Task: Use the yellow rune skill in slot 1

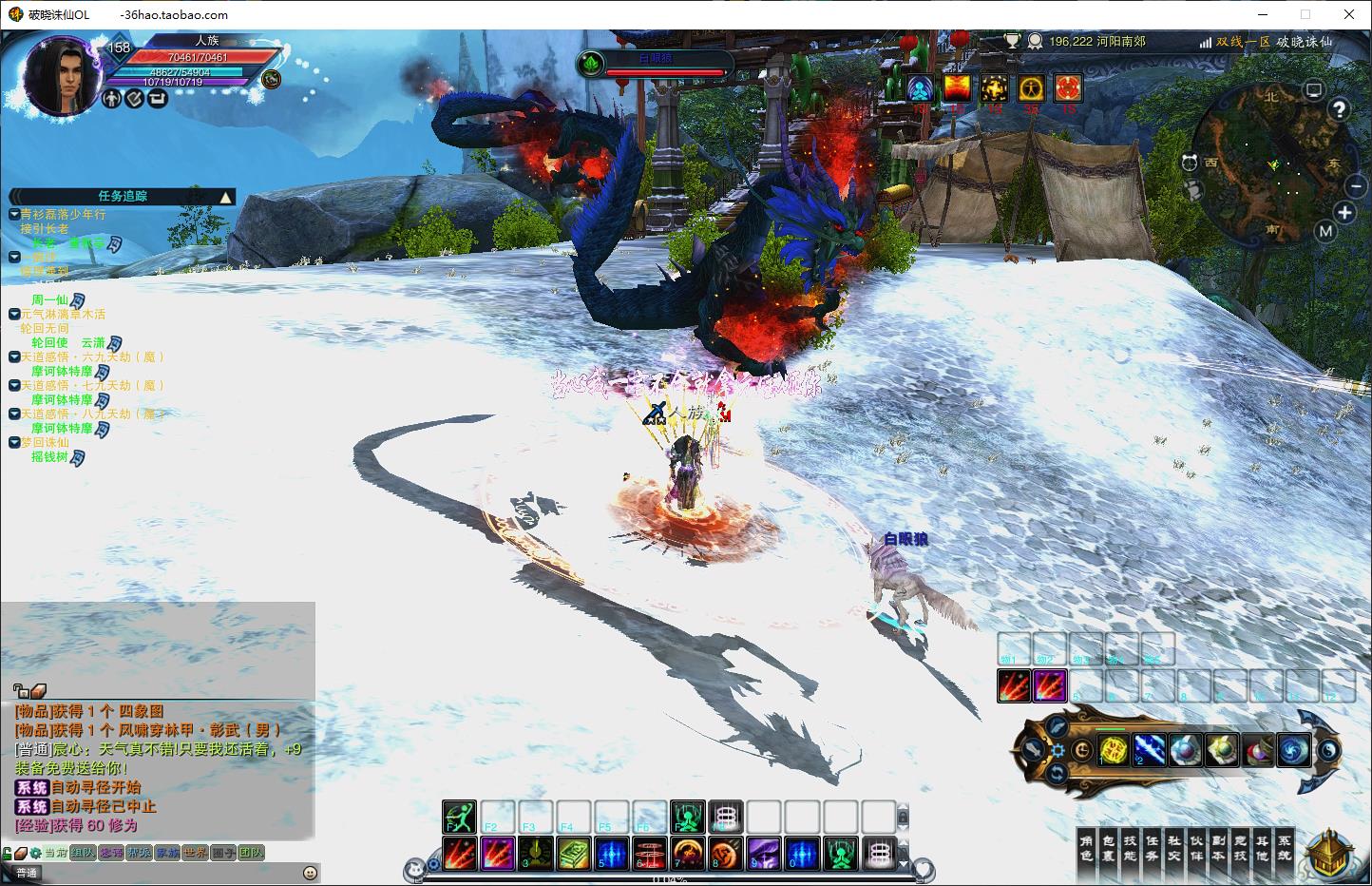Action: pyautogui.click(x=1113, y=750)
